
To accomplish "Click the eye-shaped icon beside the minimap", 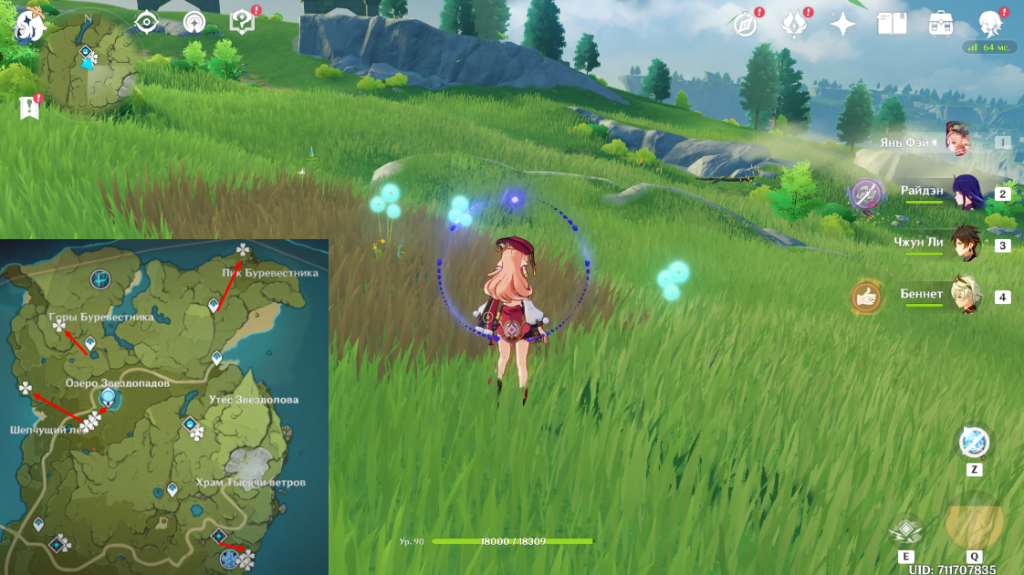I will (147, 22).
